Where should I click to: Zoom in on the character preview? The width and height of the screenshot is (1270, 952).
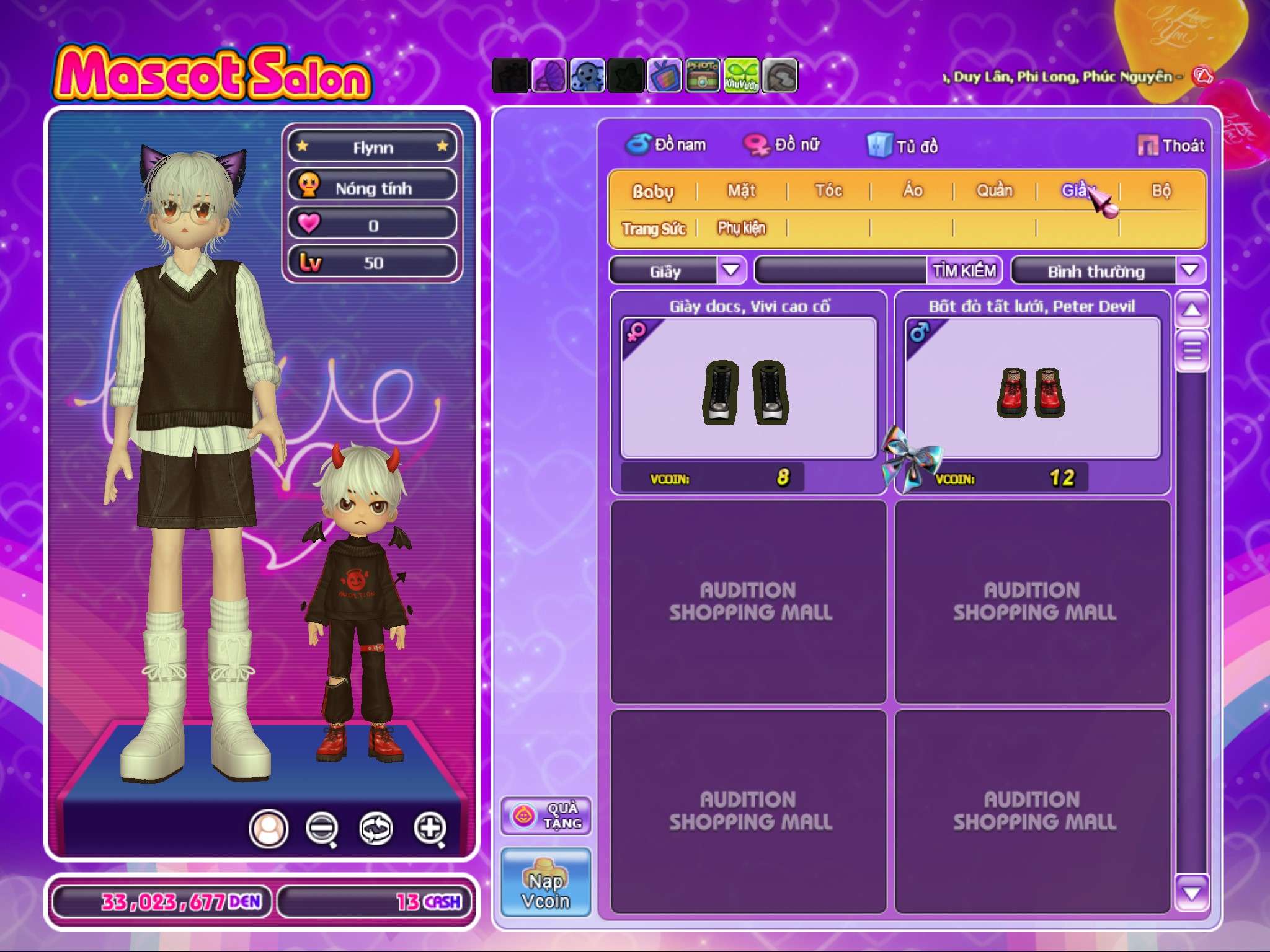click(430, 829)
